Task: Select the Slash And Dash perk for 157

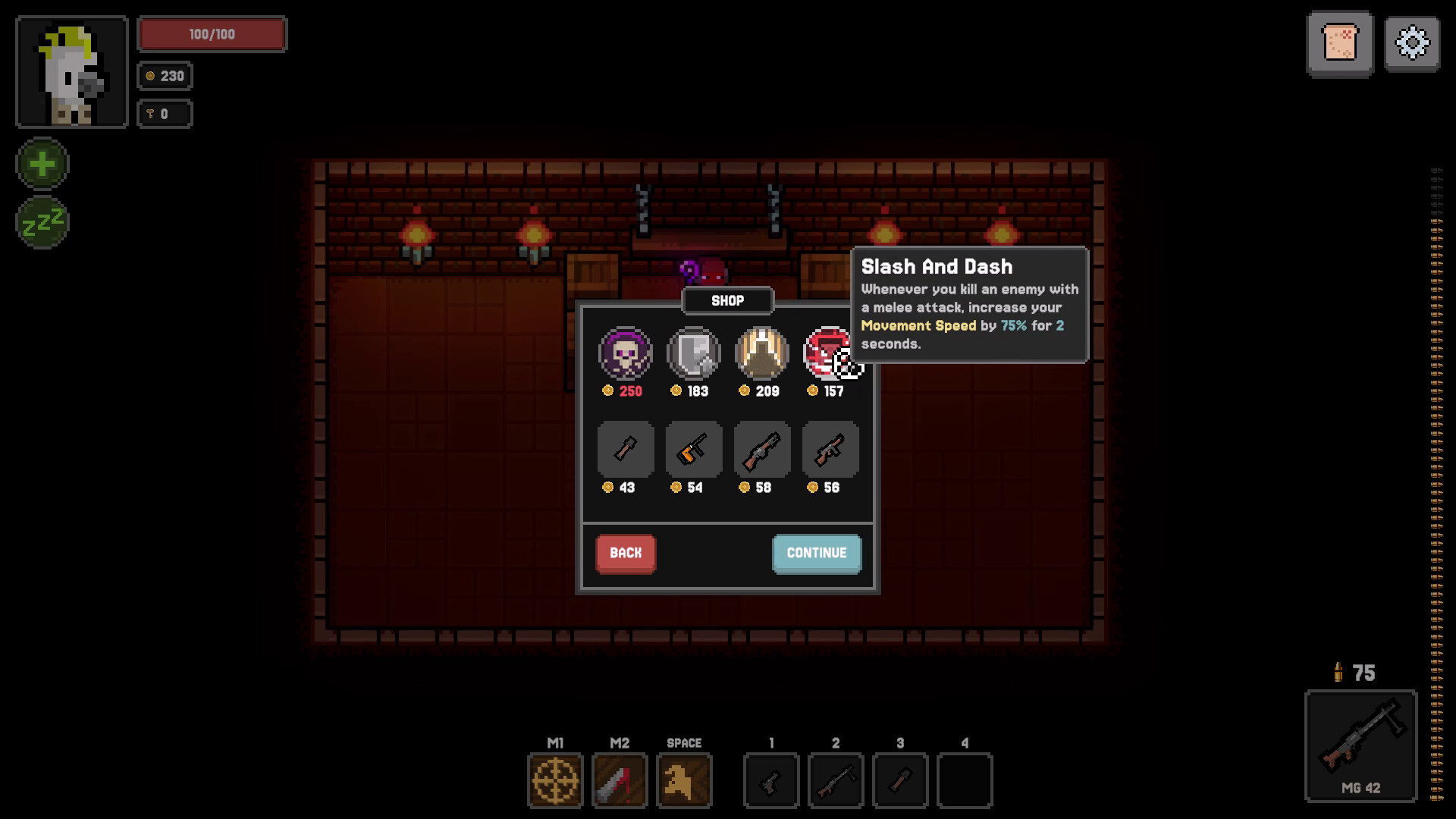Action: 830,353
